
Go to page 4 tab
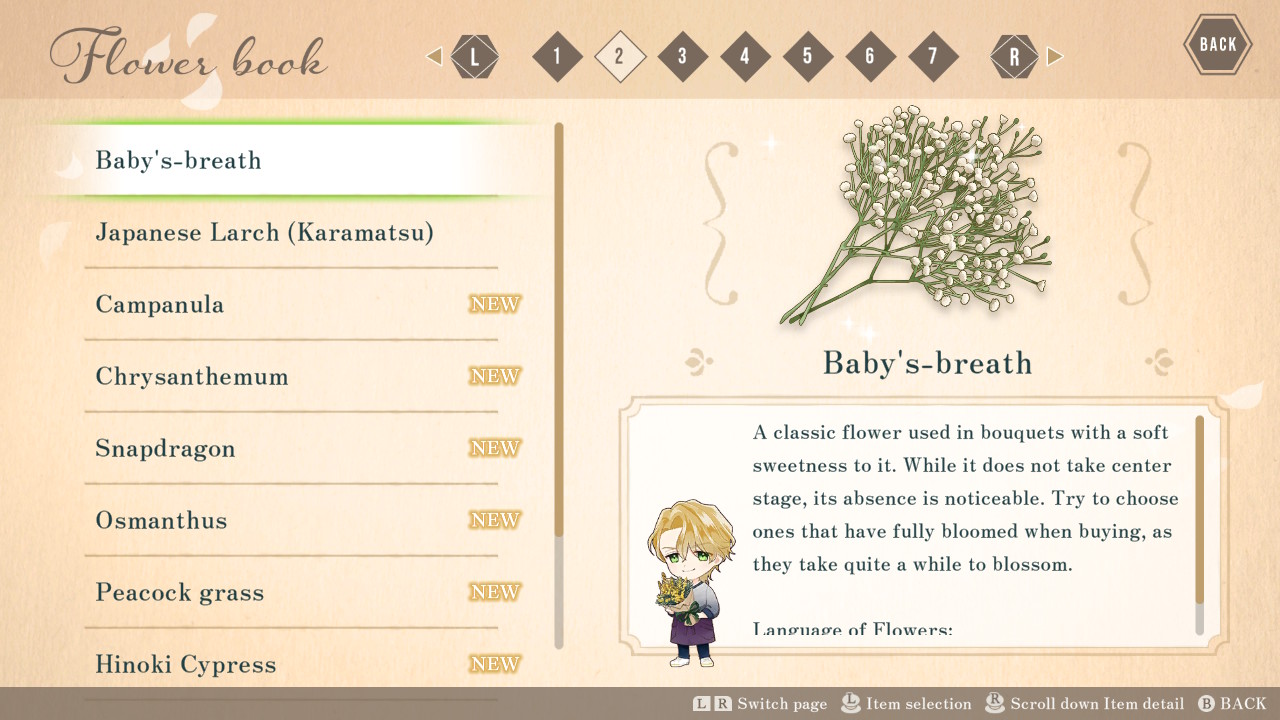pos(745,56)
